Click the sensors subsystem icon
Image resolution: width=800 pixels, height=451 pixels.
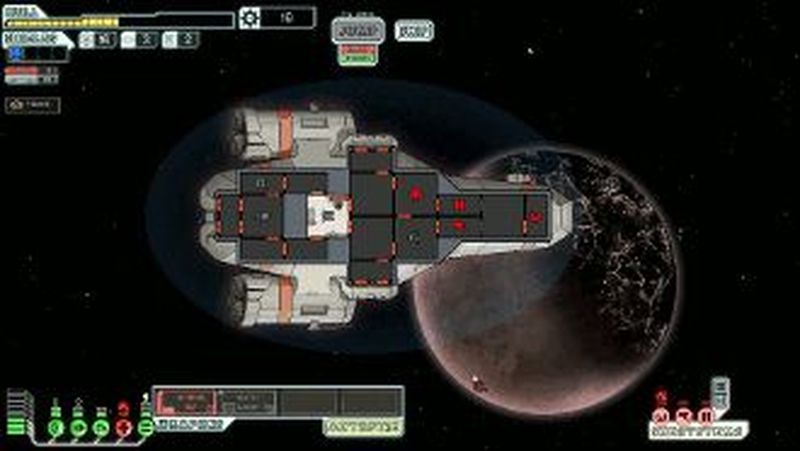(684, 415)
